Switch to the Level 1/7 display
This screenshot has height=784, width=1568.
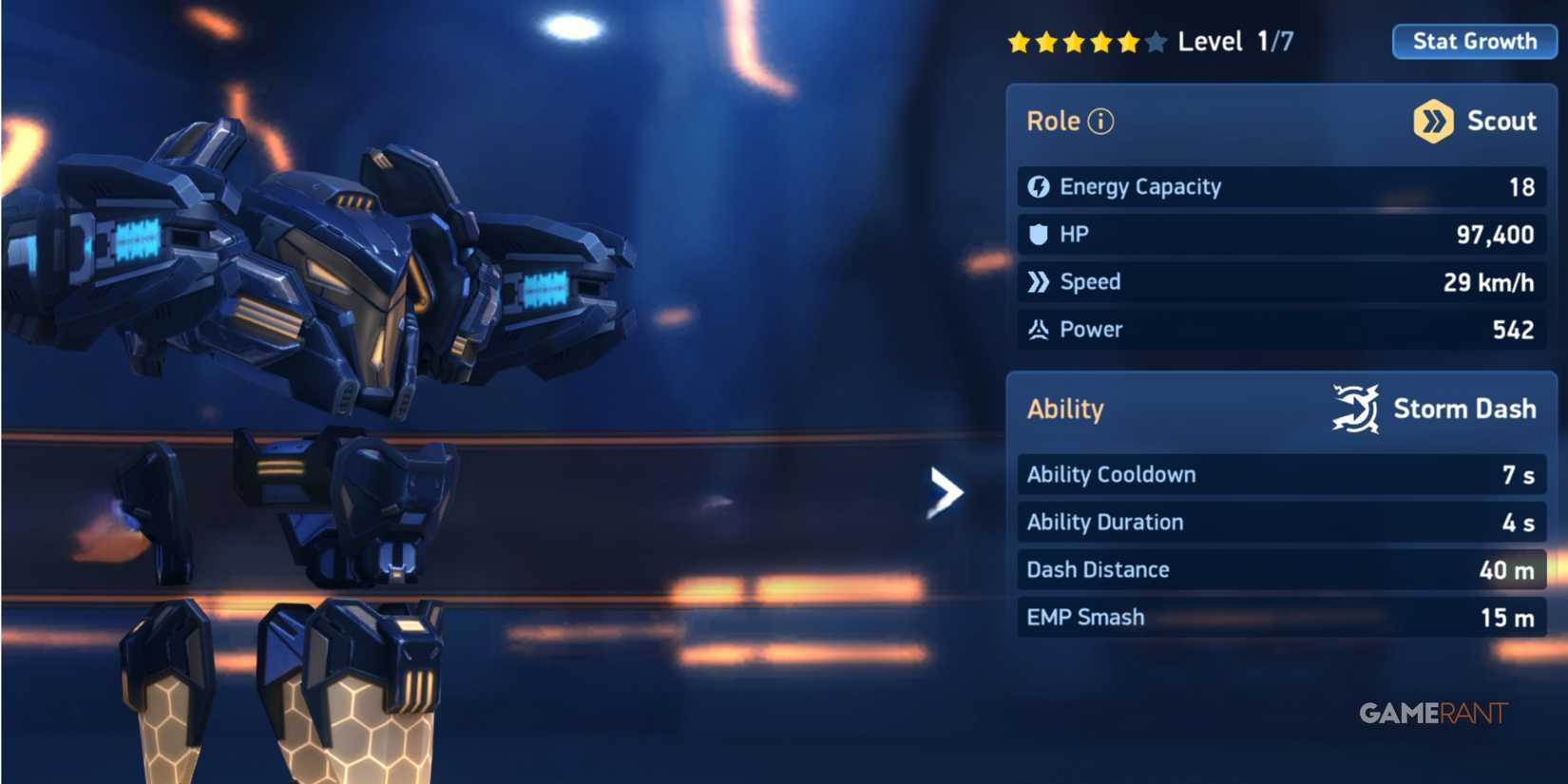[1235, 40]
